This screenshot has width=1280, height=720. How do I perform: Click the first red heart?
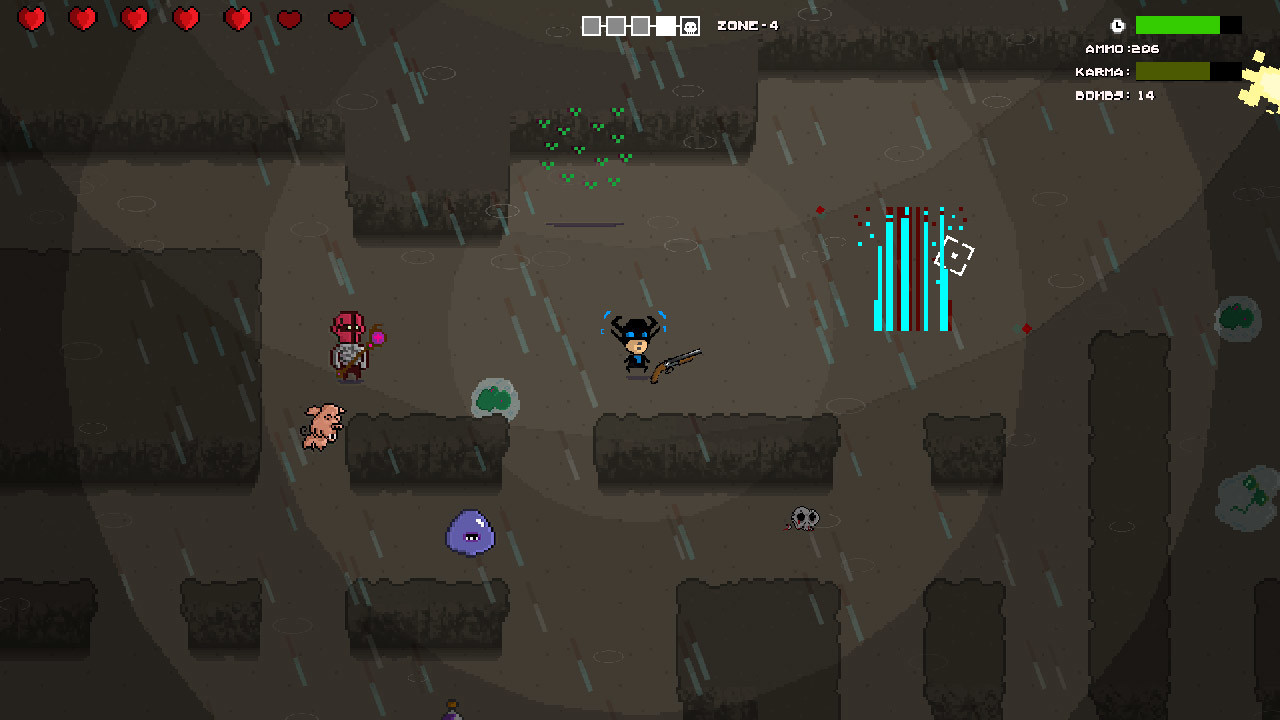pyautogui.click(x=32, y=18)
